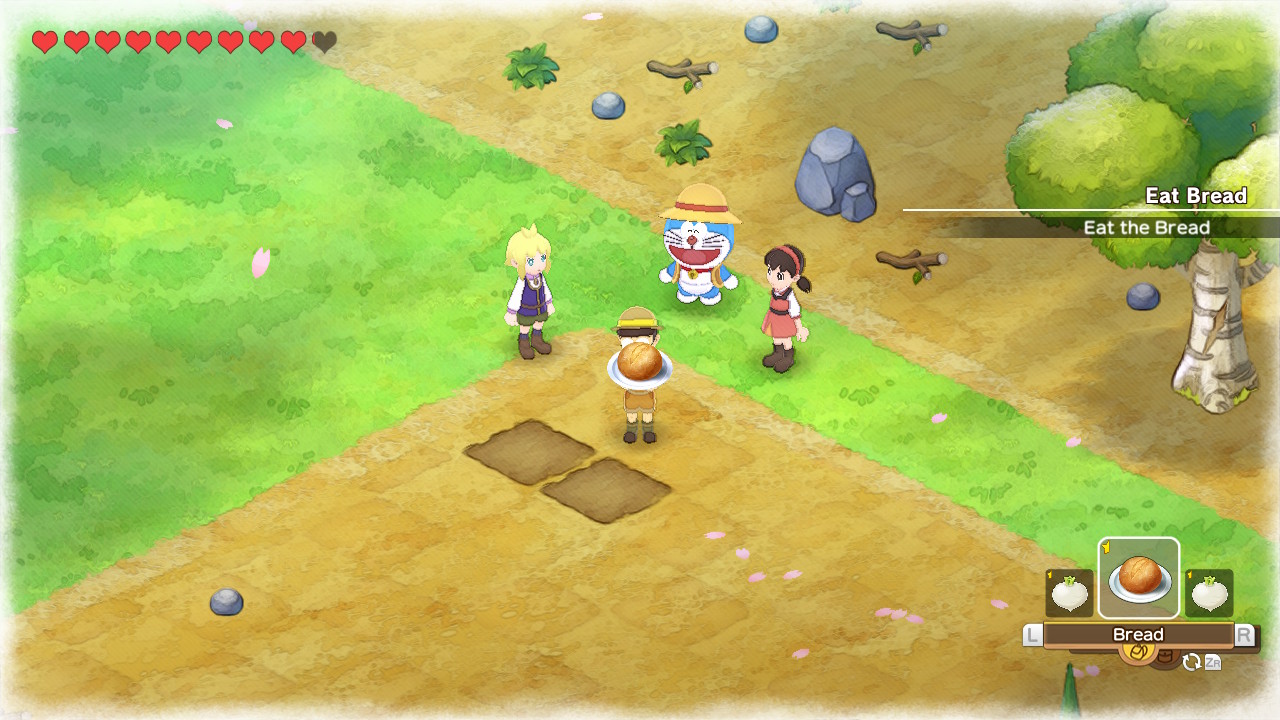Click the quest divider line under Eat Bread
Viewport: 1280px width, 720px height.
(1090, 211)
